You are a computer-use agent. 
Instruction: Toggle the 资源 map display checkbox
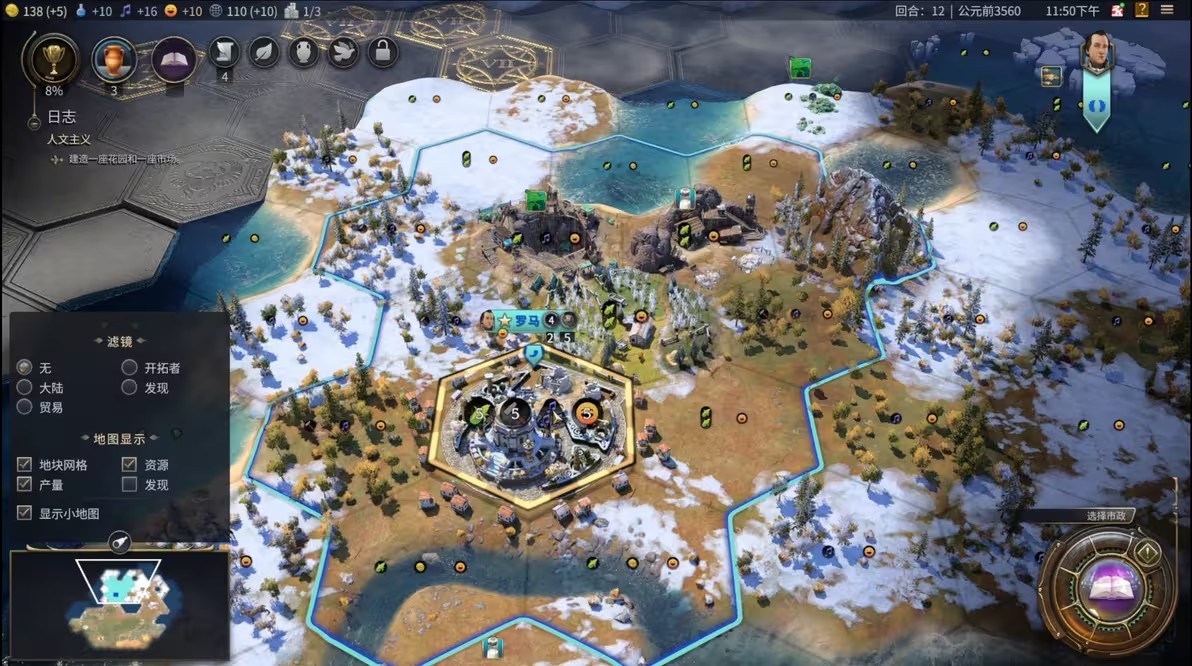129,465
